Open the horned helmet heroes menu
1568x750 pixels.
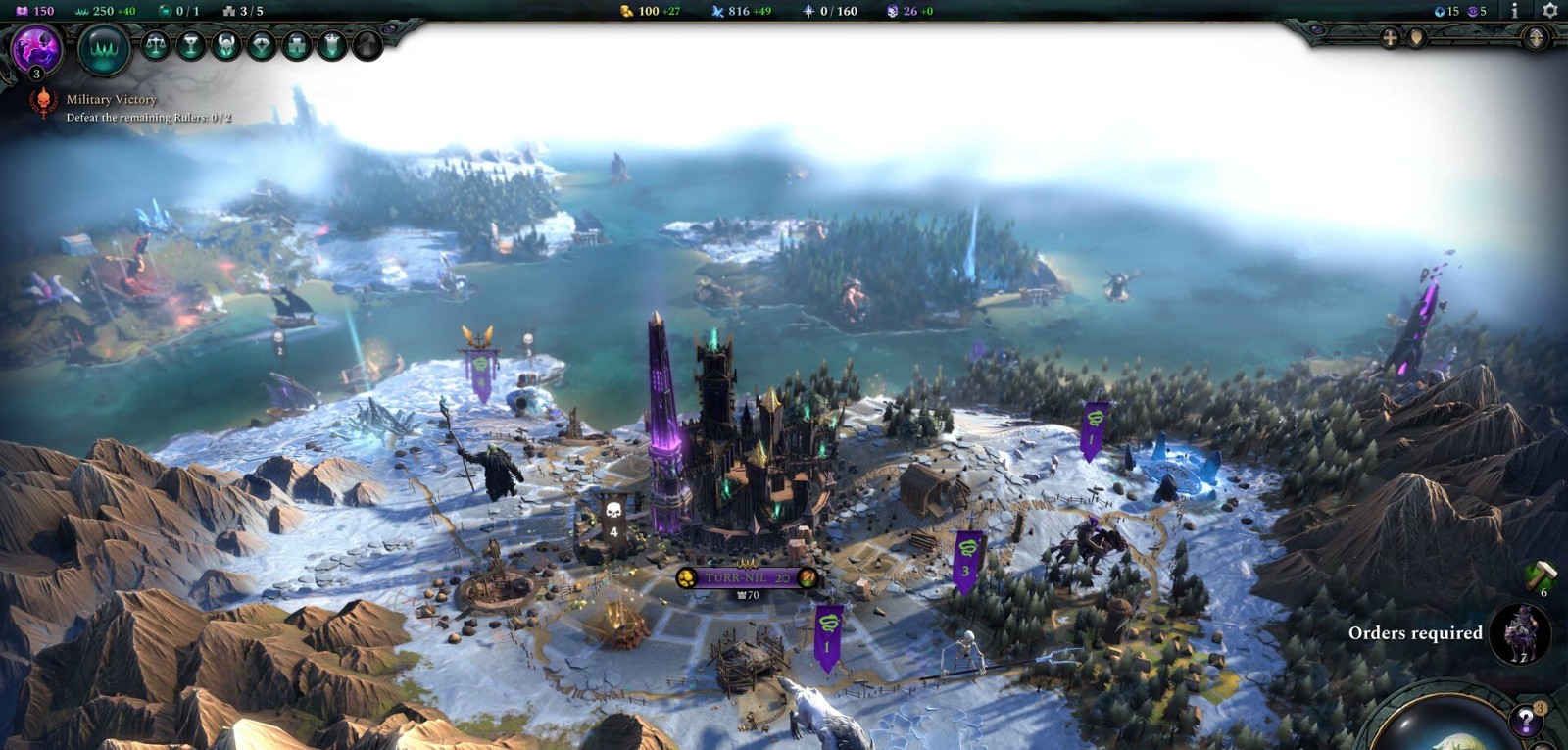click(x=226, y=45)
